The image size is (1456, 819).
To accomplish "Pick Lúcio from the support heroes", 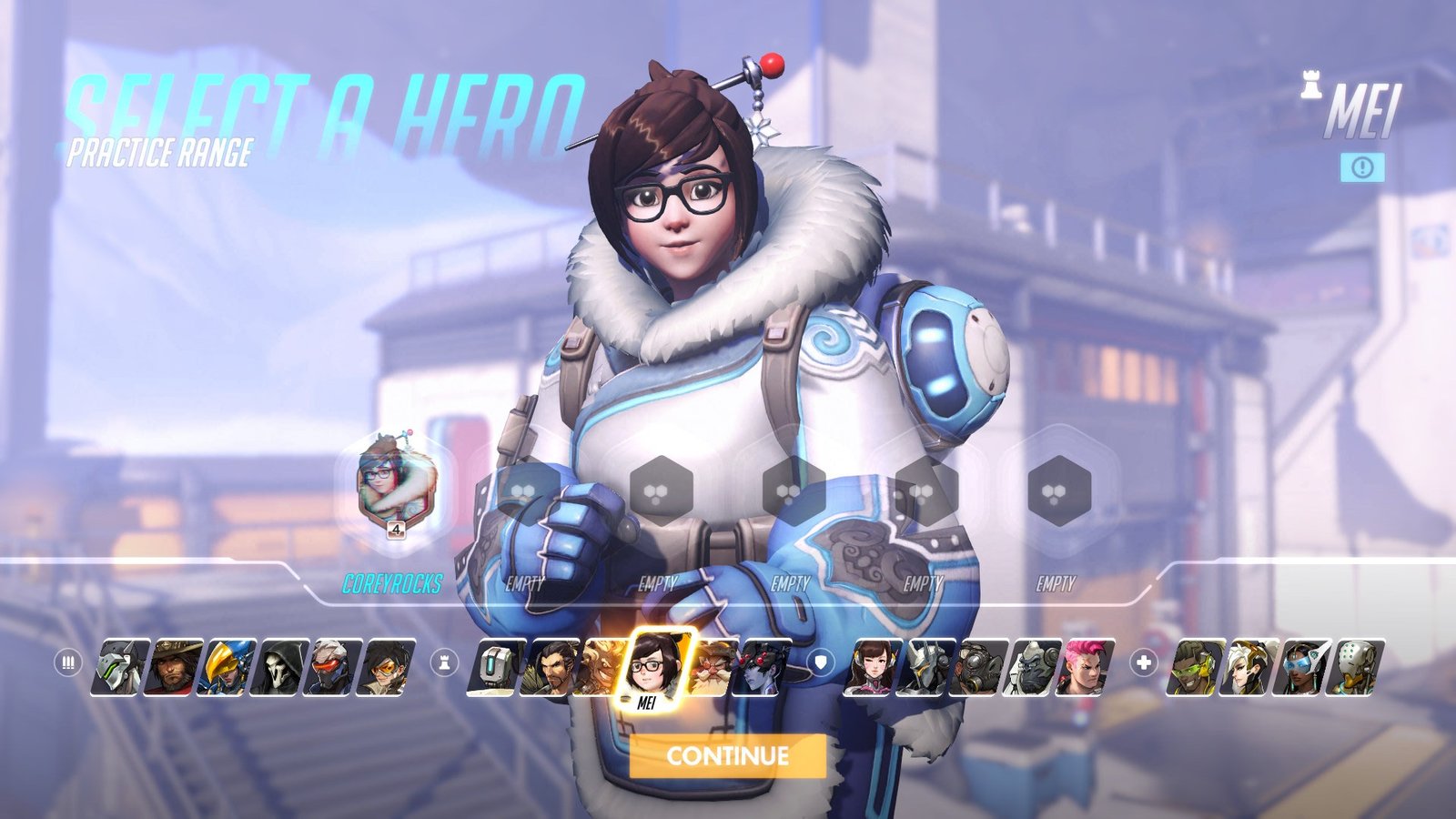I will tap(1196, 667).
